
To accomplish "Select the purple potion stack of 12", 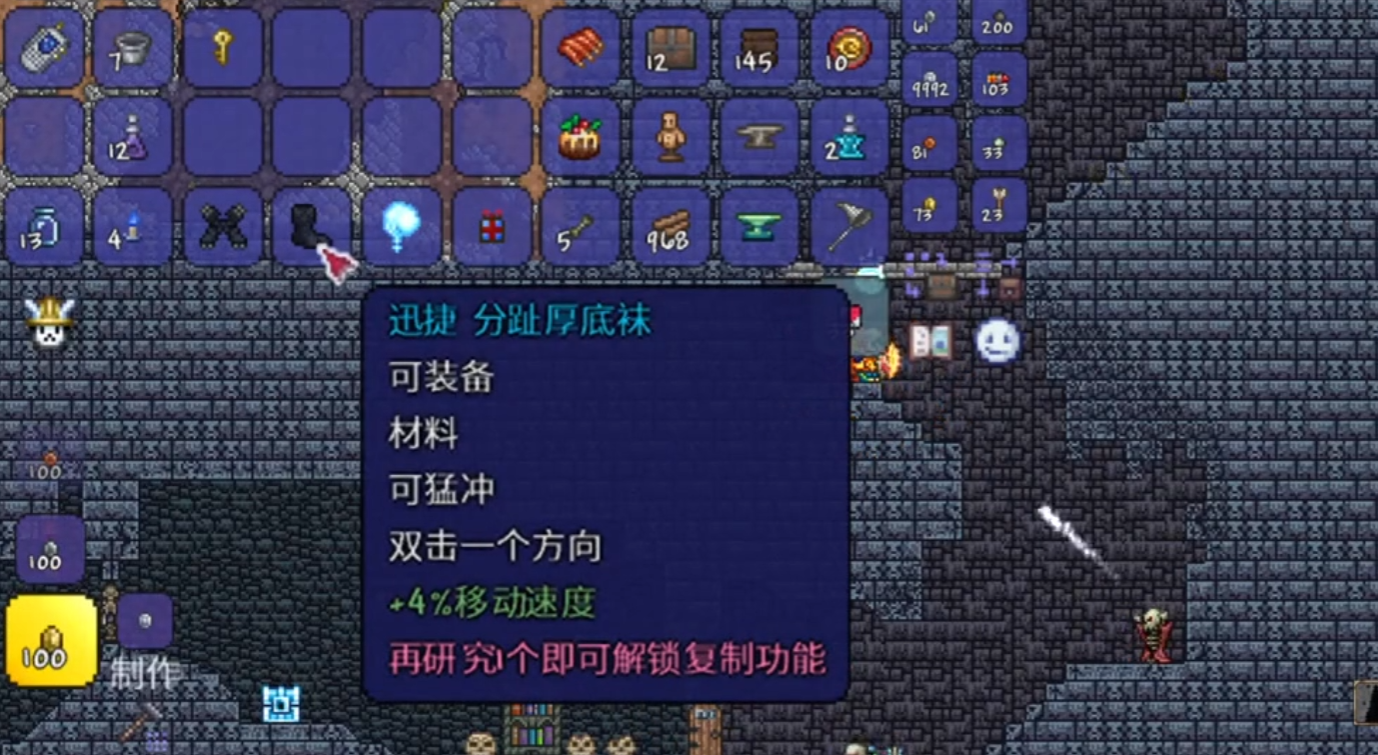I will [135, 140].
